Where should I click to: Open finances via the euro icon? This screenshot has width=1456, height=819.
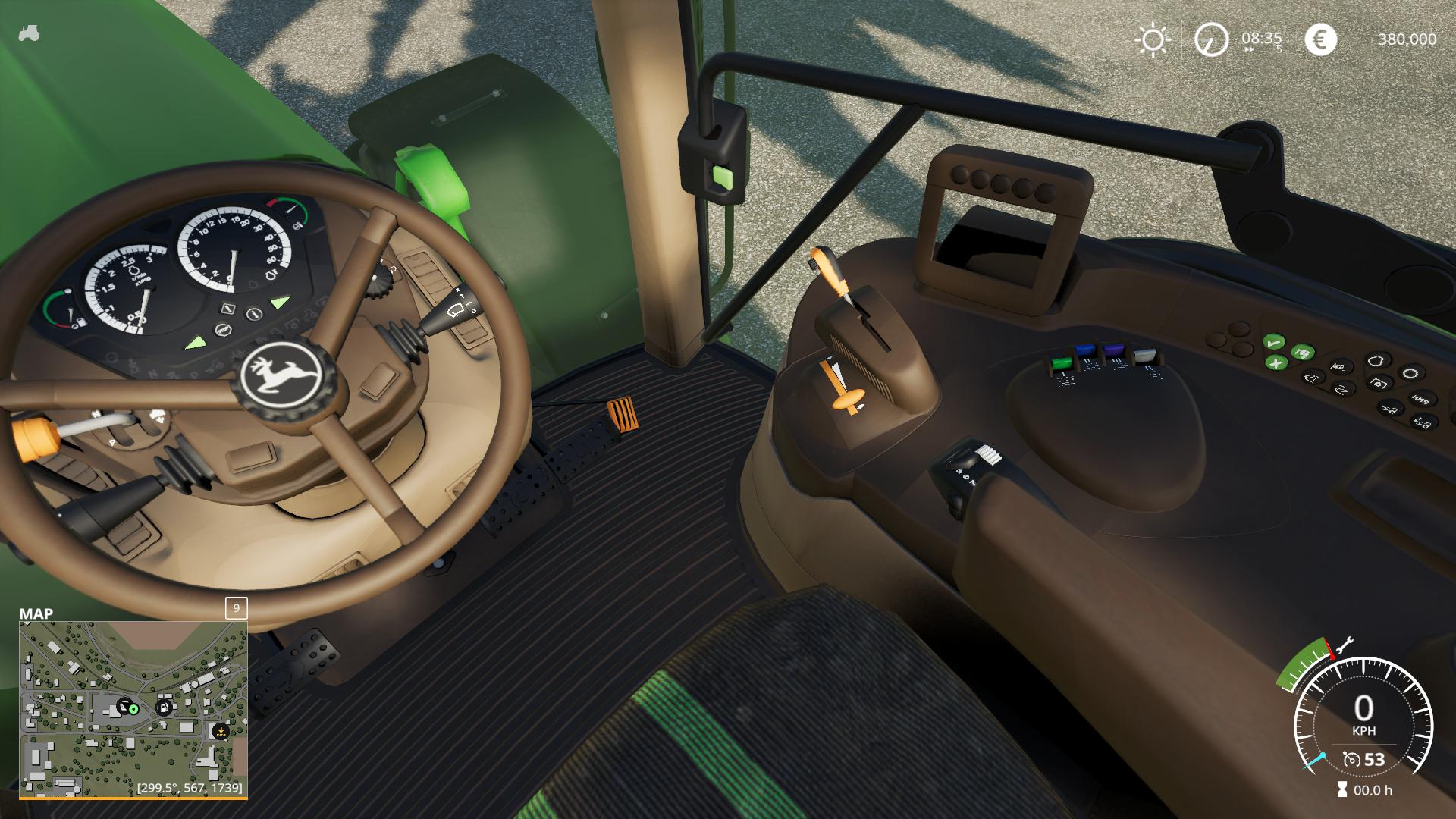point(1320,39)
